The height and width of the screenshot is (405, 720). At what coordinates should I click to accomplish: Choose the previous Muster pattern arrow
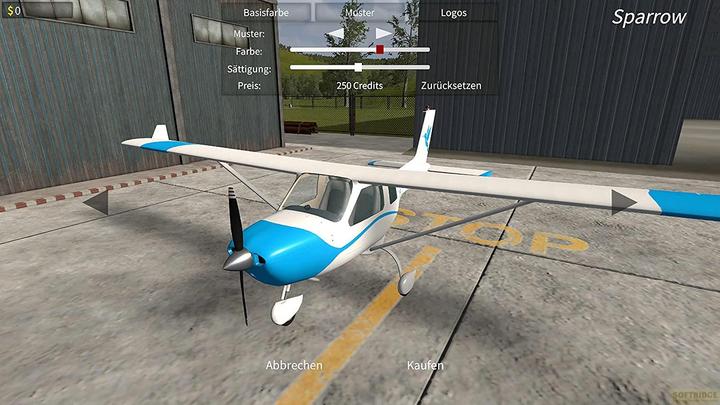(x=337, y=34)
